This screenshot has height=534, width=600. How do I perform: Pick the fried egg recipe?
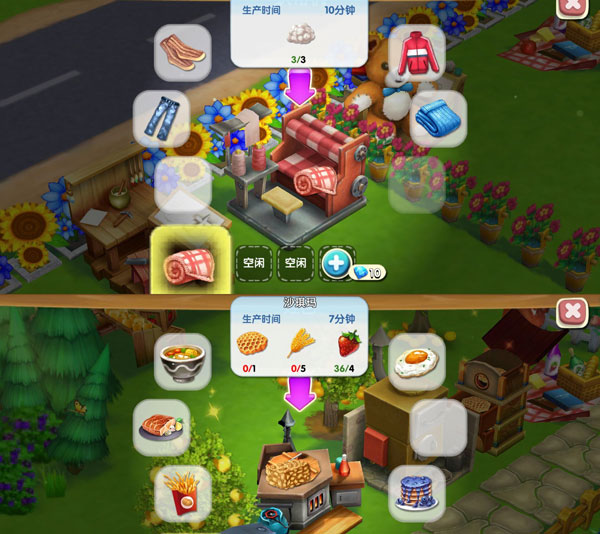pos(416,361)
